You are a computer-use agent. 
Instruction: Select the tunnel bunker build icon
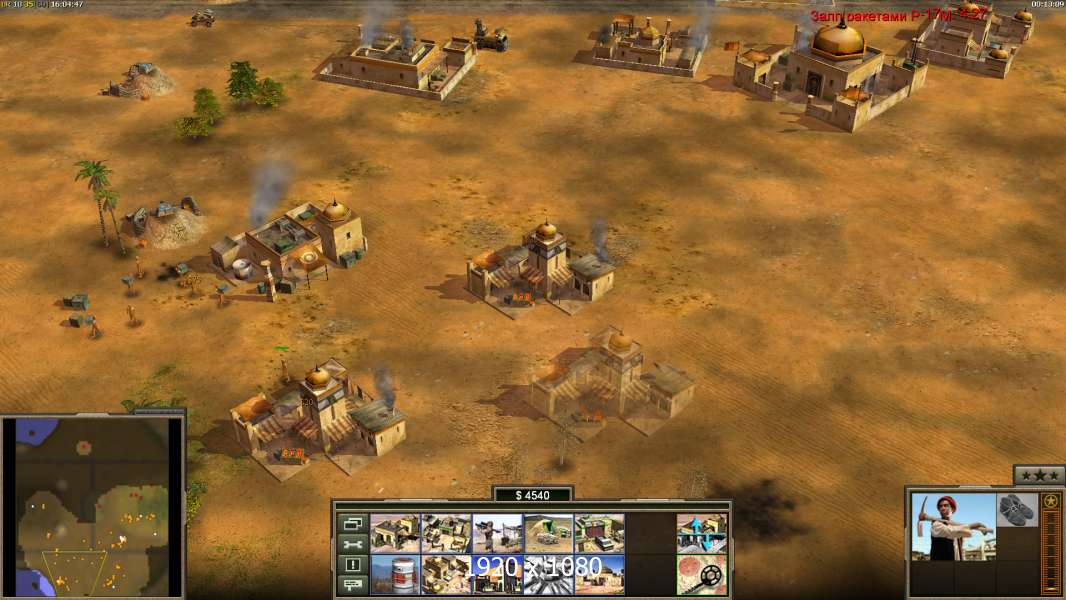point(548,533)
